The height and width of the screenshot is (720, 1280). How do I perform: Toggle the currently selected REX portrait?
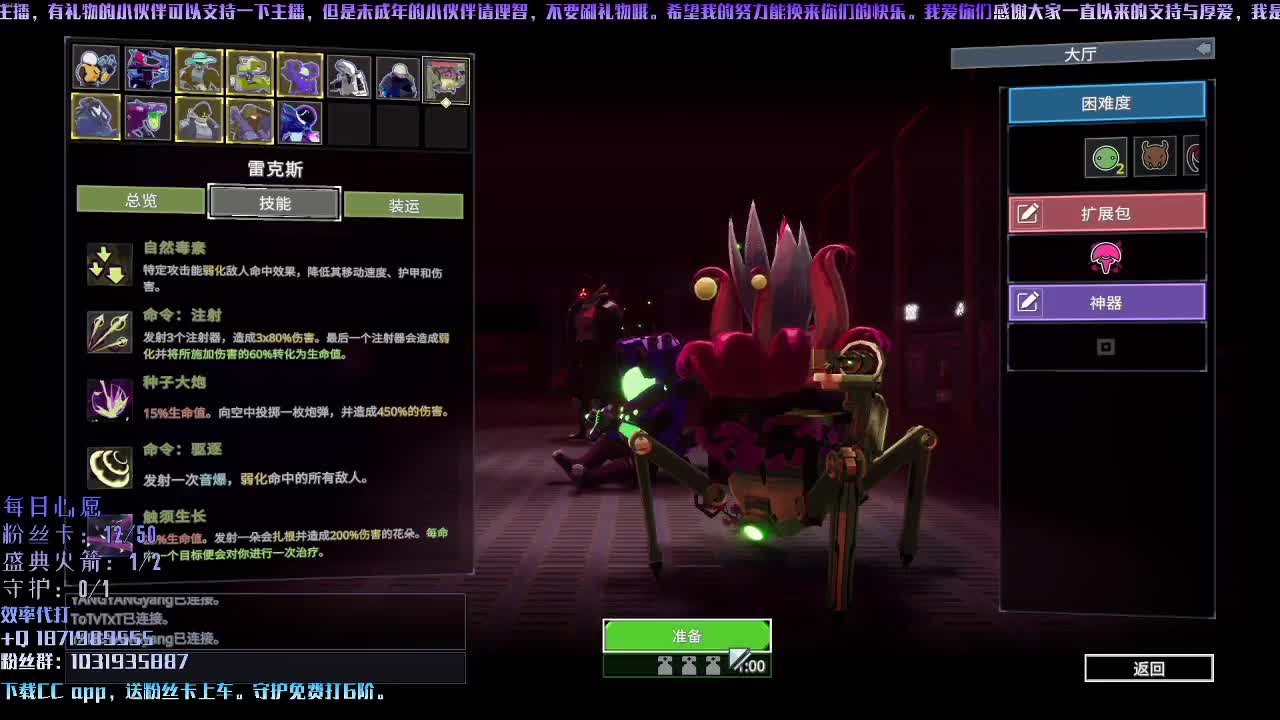tap(446, 77)
